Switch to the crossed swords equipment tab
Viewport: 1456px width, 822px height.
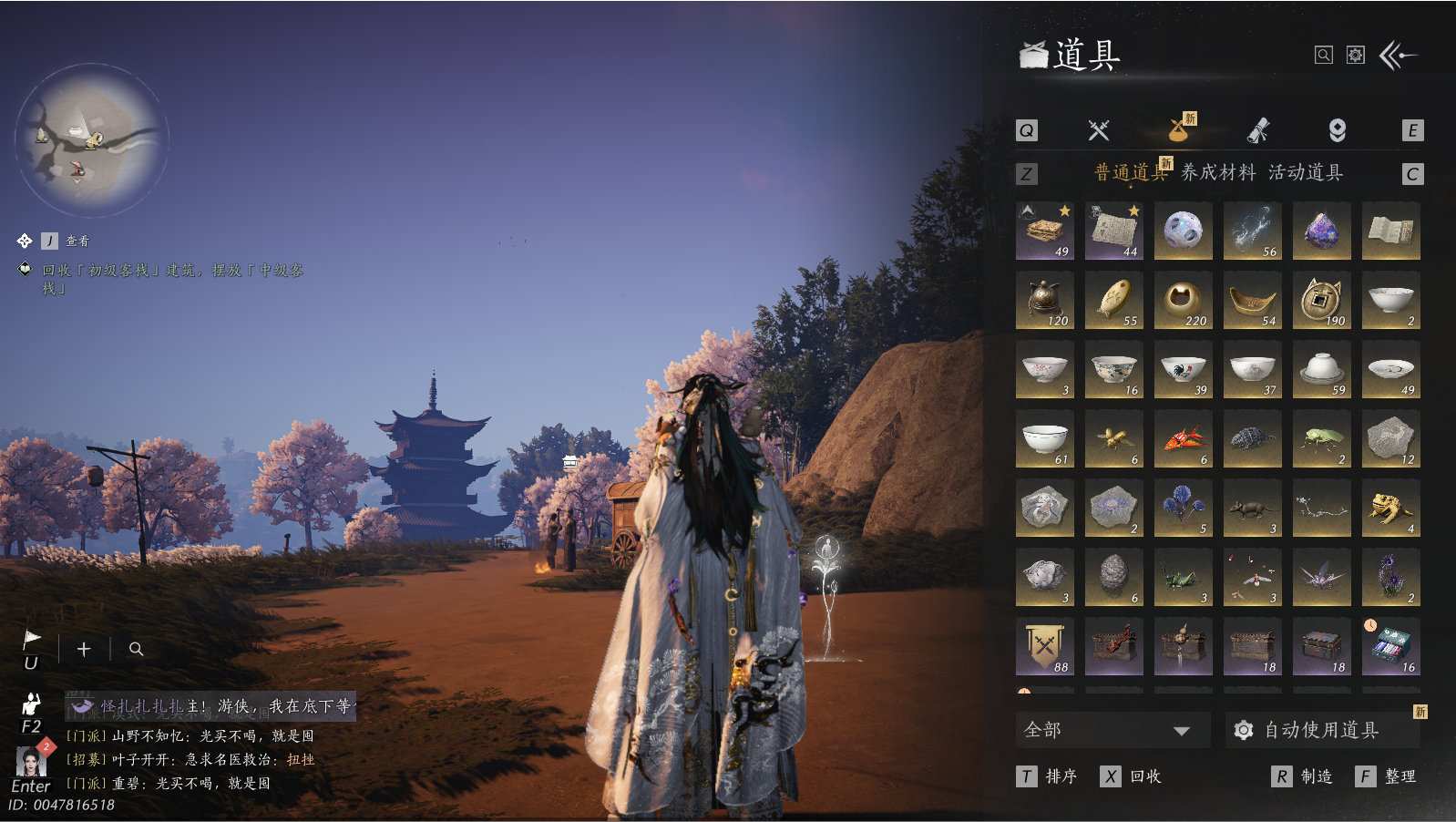1099,130
